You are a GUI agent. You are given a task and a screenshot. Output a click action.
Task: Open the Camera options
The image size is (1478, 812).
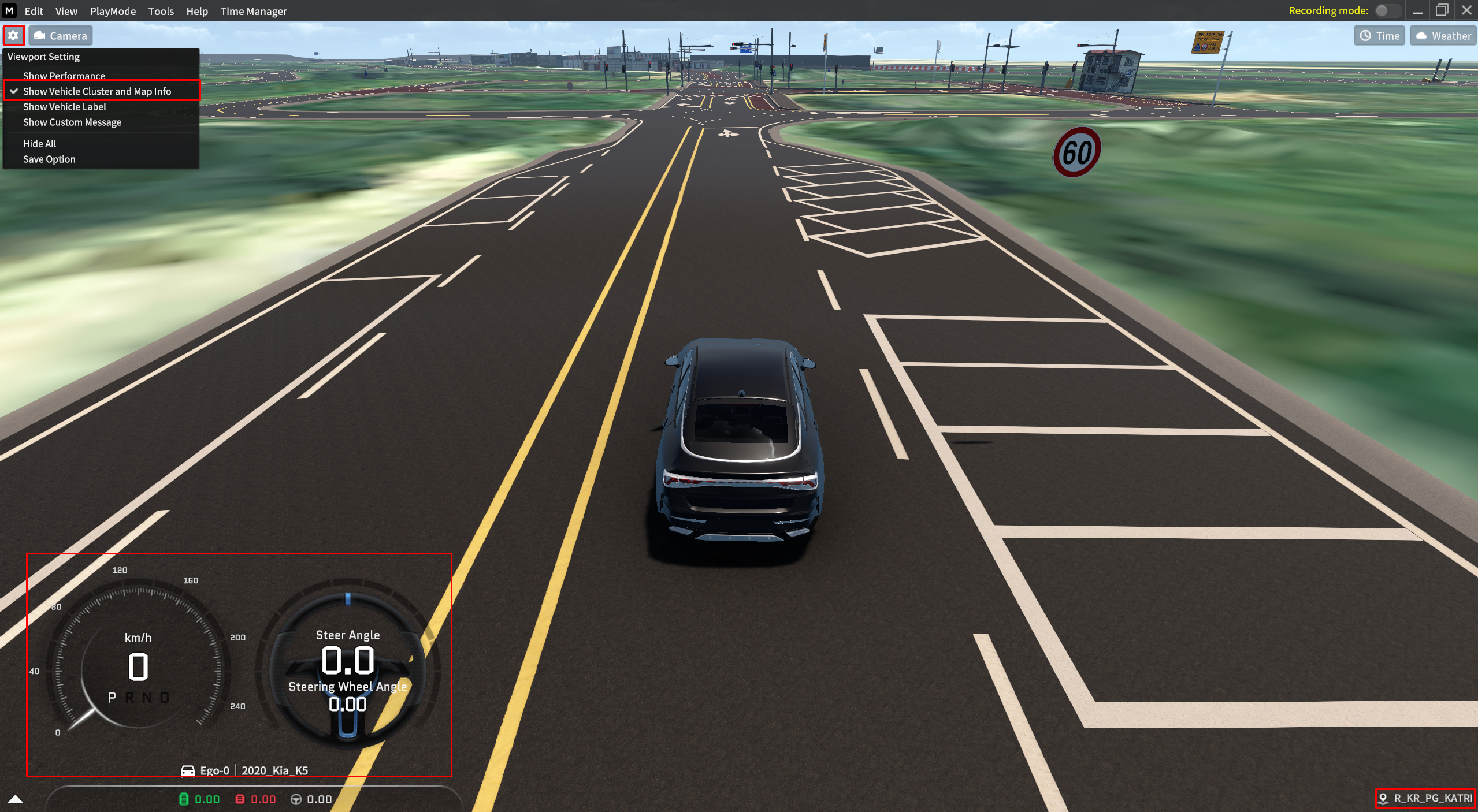click(61, 36)
